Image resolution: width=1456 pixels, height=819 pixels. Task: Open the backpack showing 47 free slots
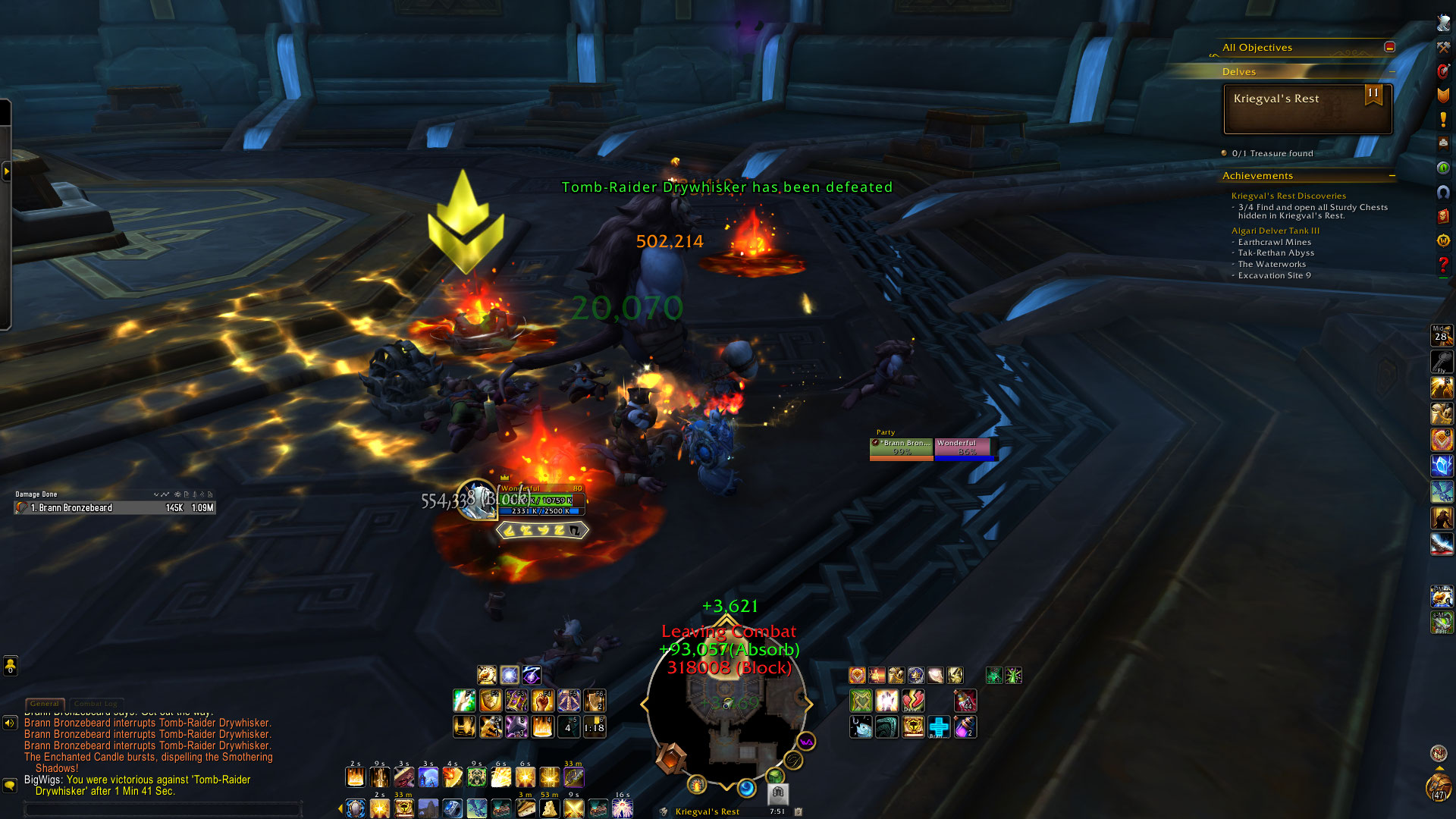(1439, 787)
